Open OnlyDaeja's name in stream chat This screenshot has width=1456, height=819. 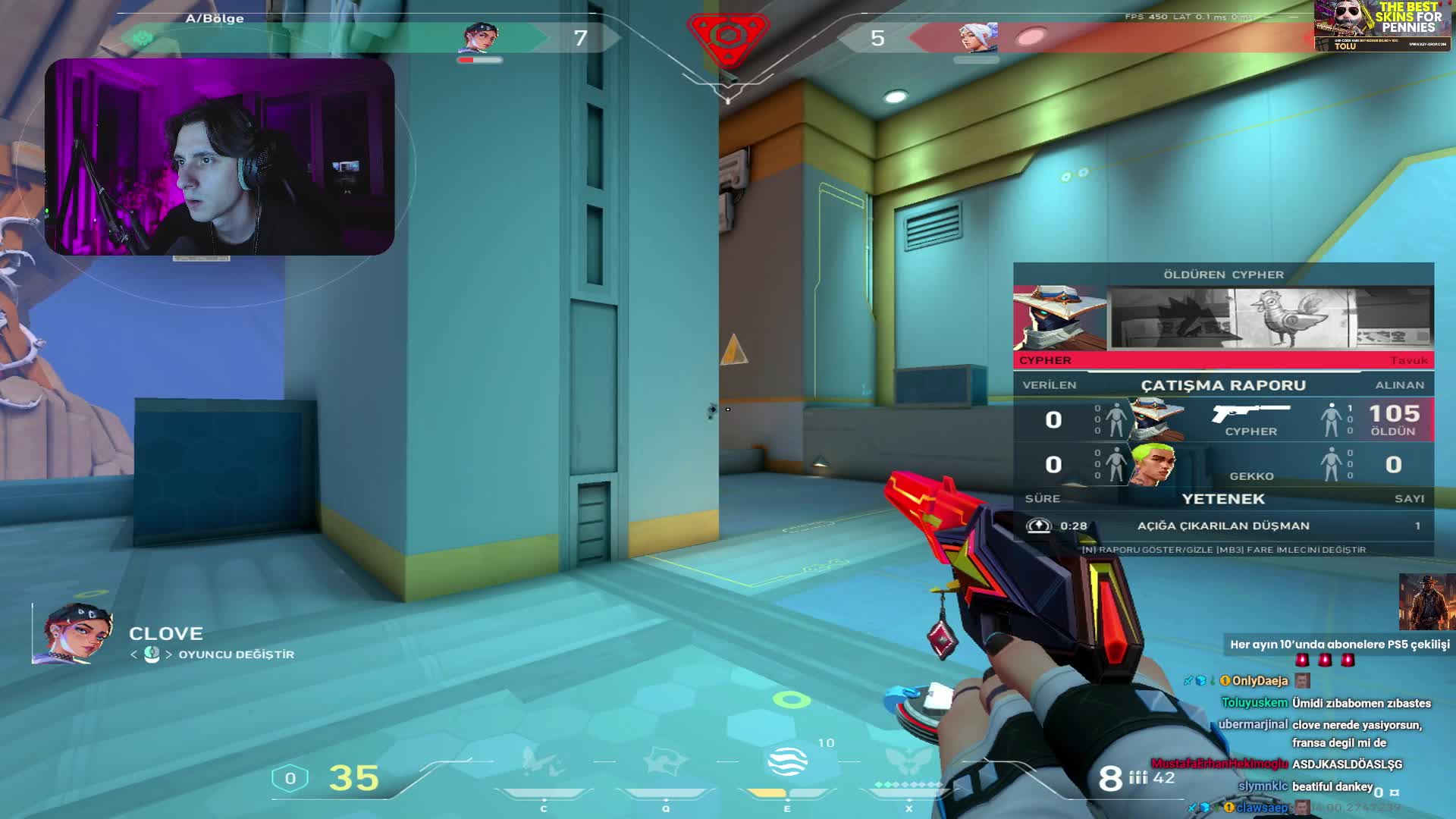coord(1260,681)
